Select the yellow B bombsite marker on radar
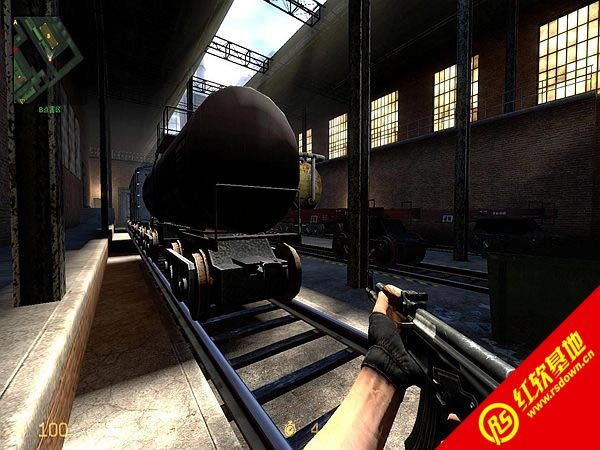 (x=48, y=35)
